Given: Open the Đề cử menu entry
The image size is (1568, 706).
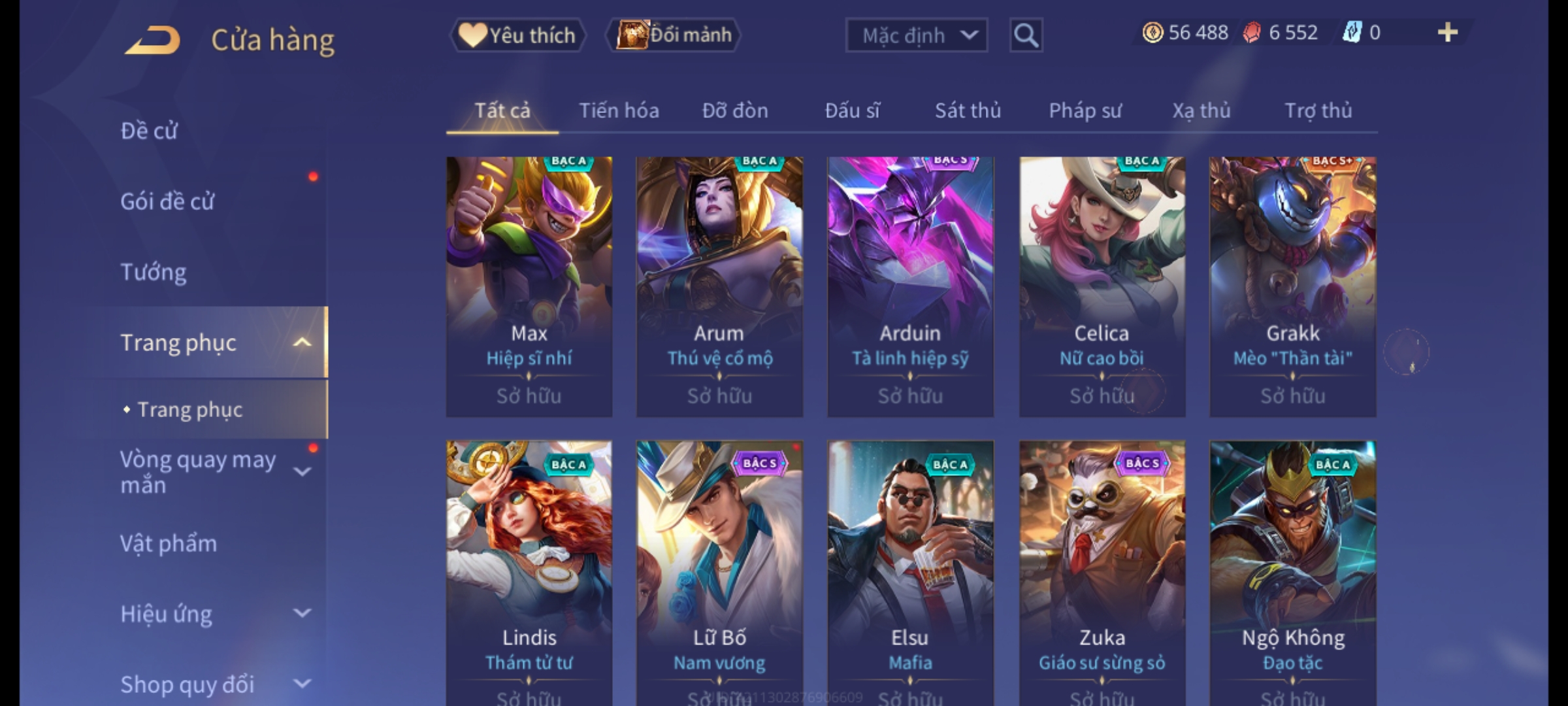Looking at the screenshot, I should pos(149,131).
